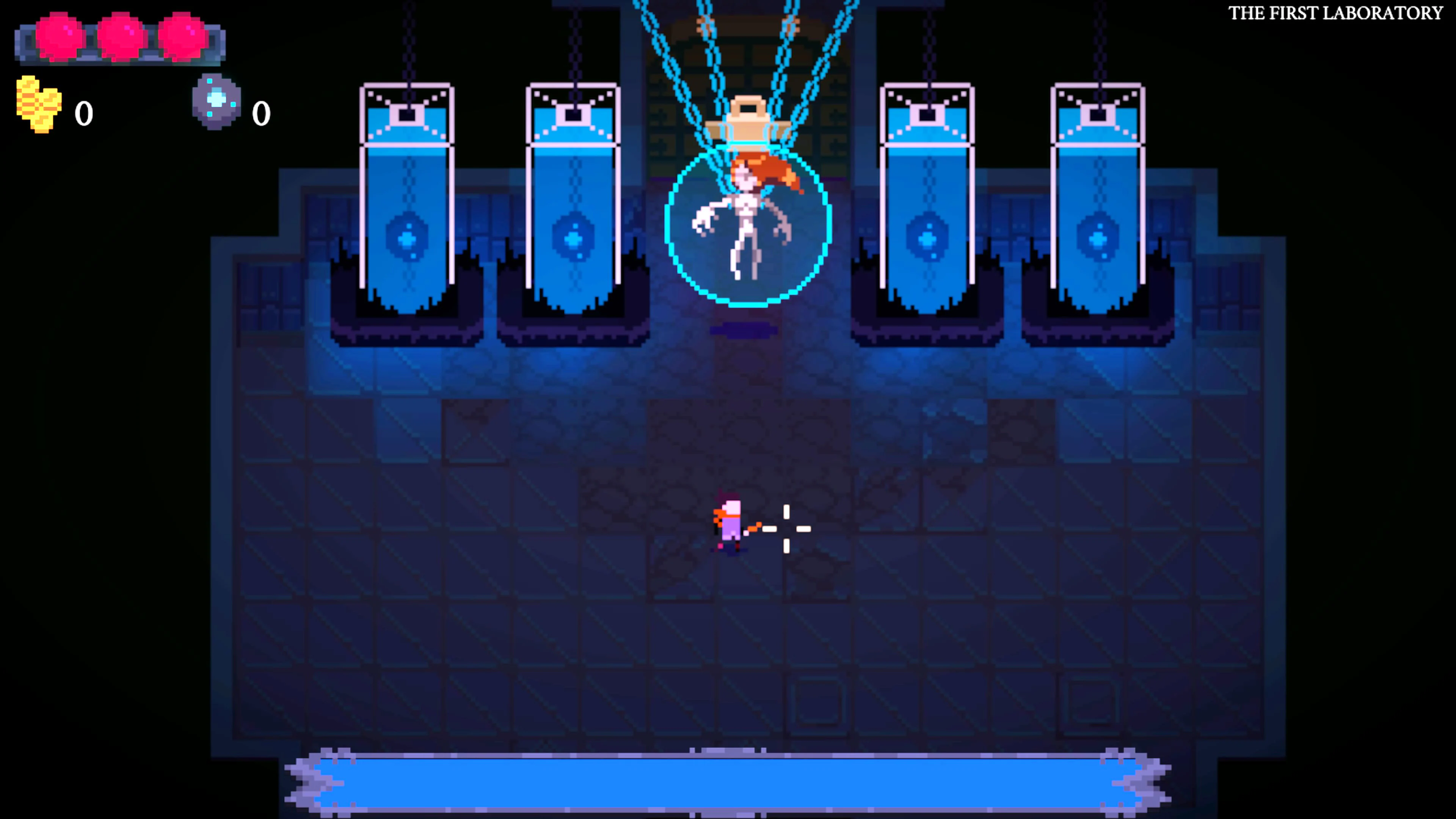Screen dimensions: 1456x819
Task: Click the glowing orb in the rightmost tube
Action: coord(1098,237)
